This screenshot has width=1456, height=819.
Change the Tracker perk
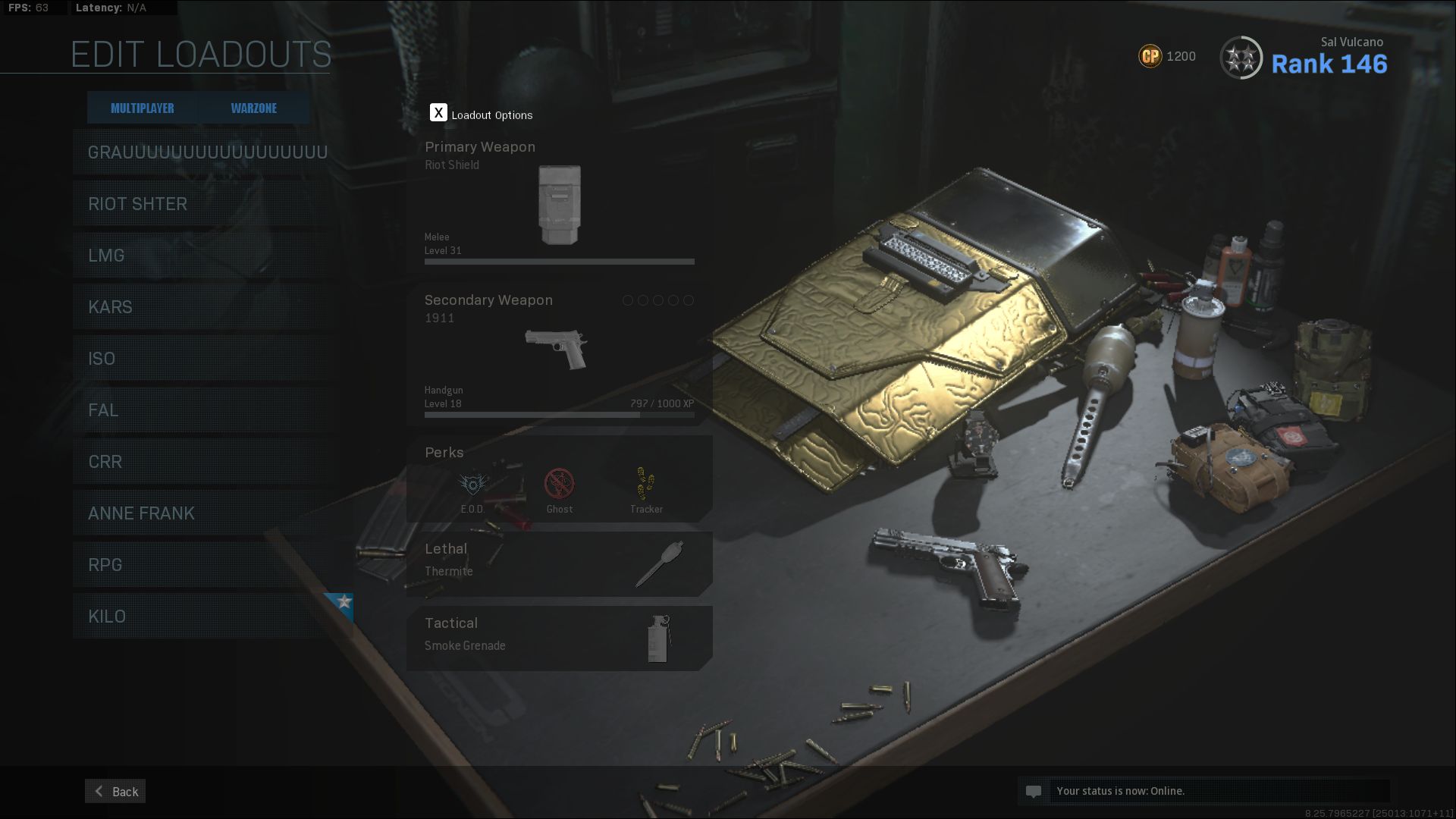pos(646,489)
